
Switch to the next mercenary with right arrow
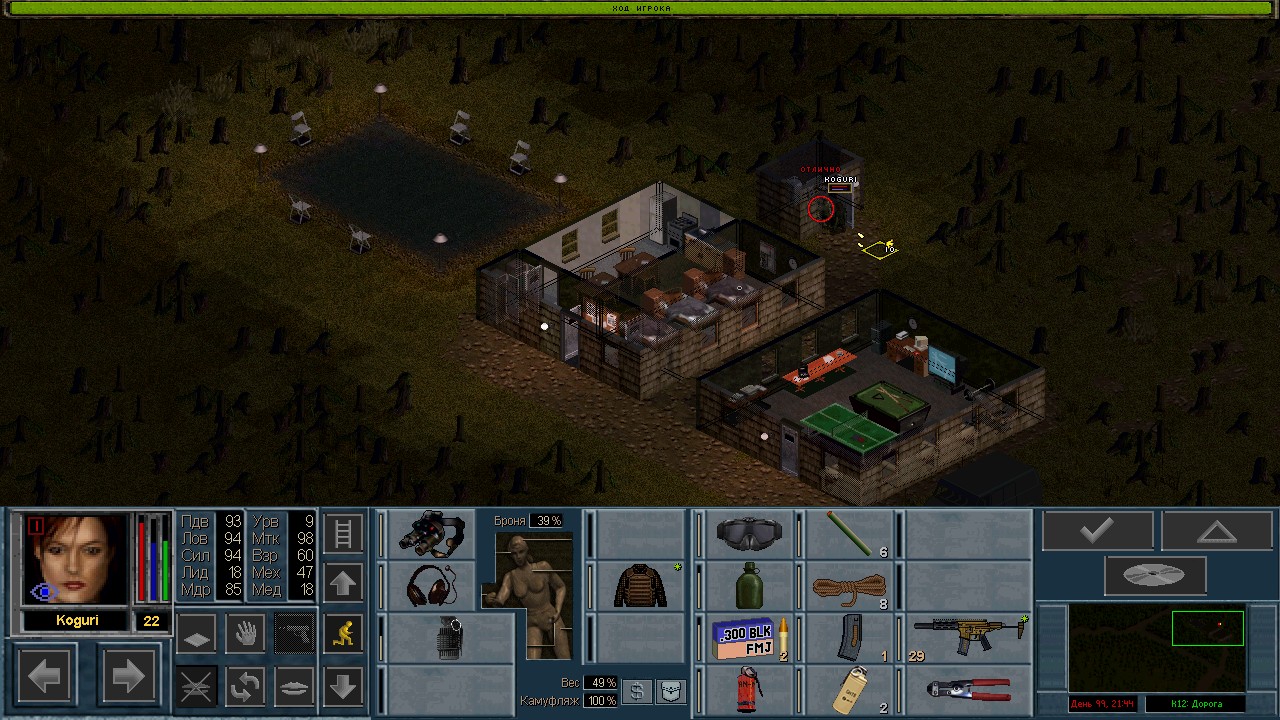(x=128, y=677)
